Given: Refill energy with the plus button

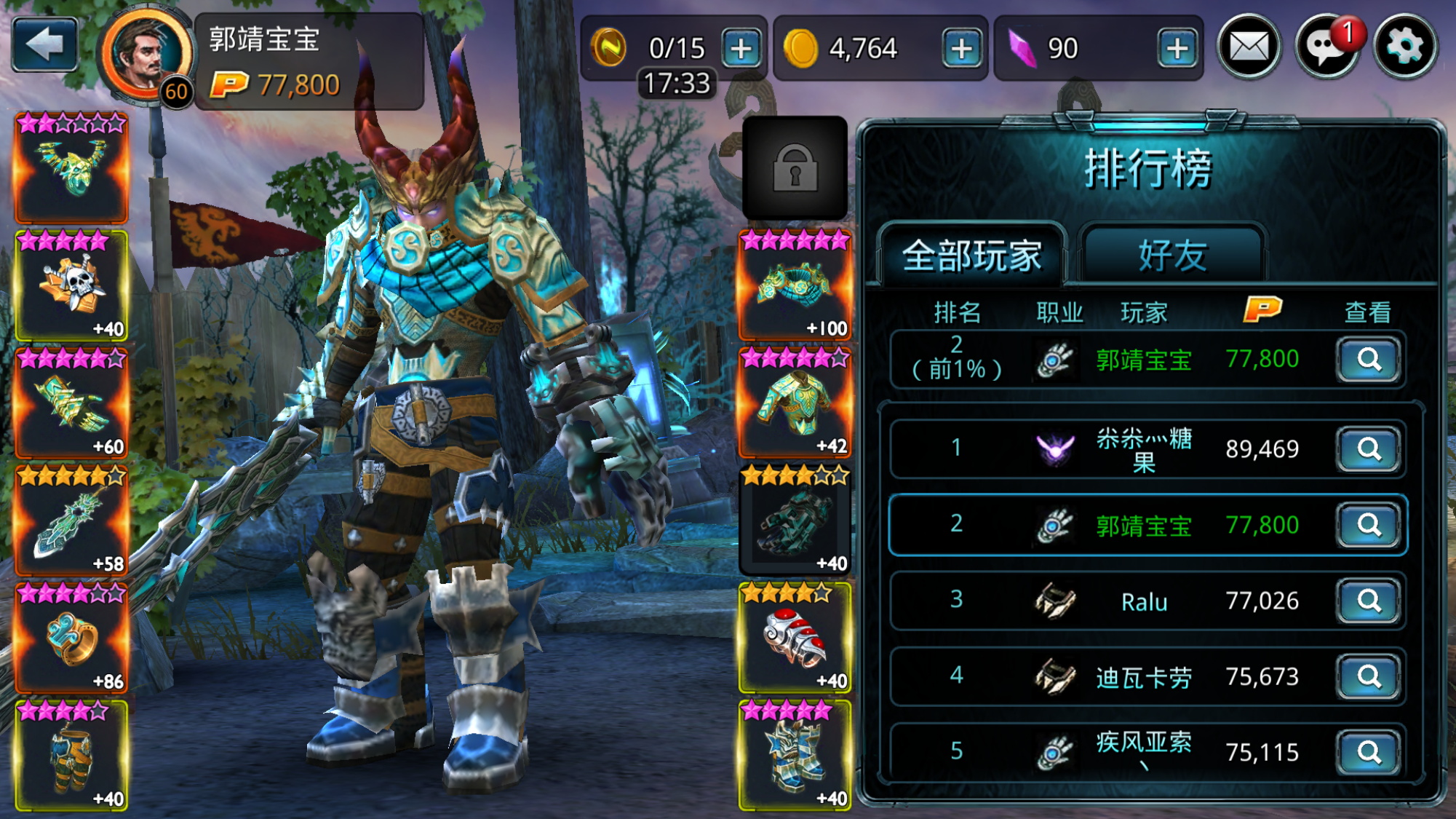Looking at the screenshot, I should [741, 49].
